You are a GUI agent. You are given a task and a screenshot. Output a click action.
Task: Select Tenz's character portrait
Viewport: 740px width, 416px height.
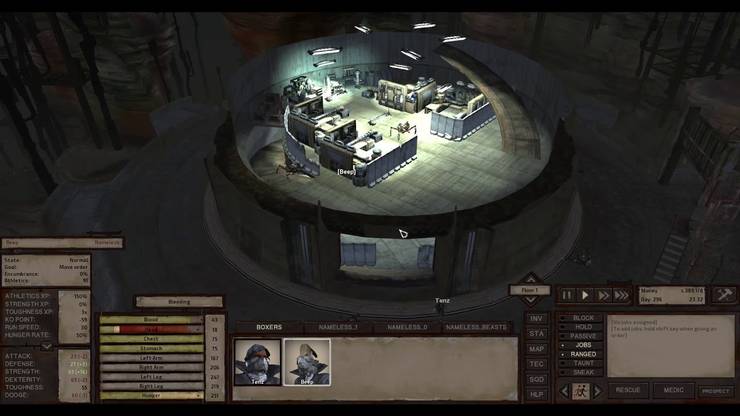coord(258,361)
